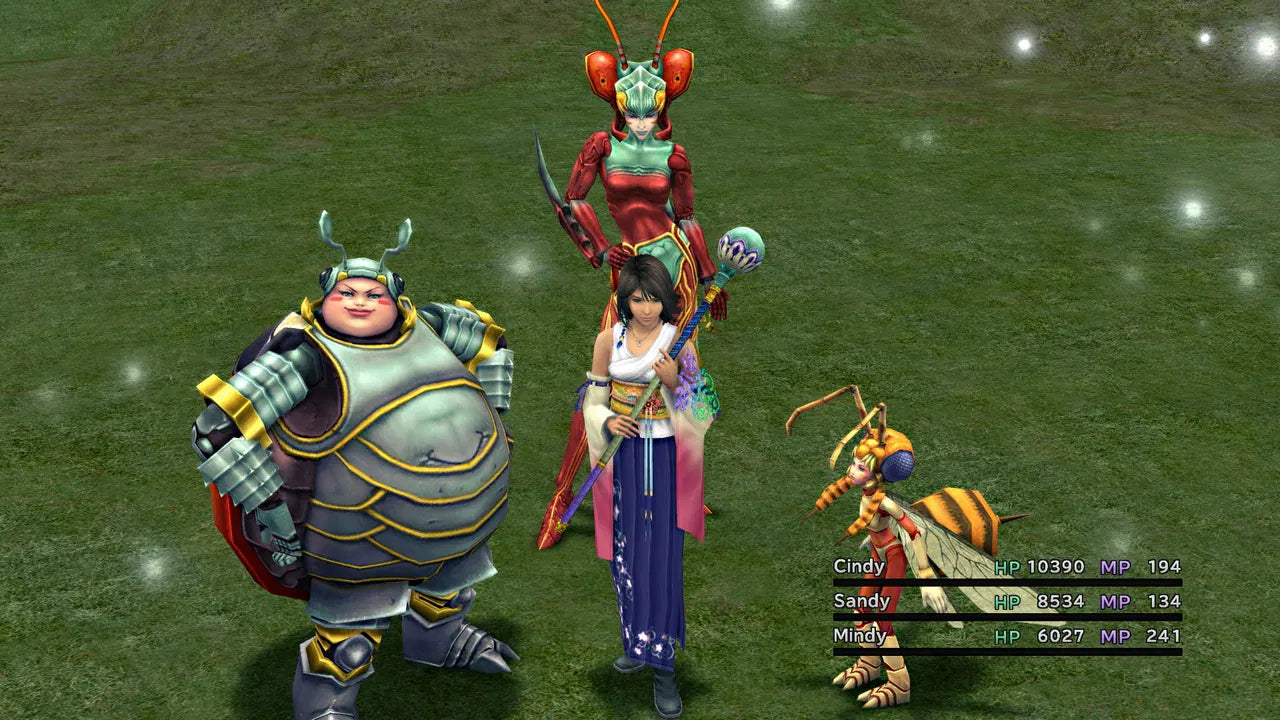1280x720 pixels.
Task: Click the green HP label next to Cindy
Action: (1009, 568)
